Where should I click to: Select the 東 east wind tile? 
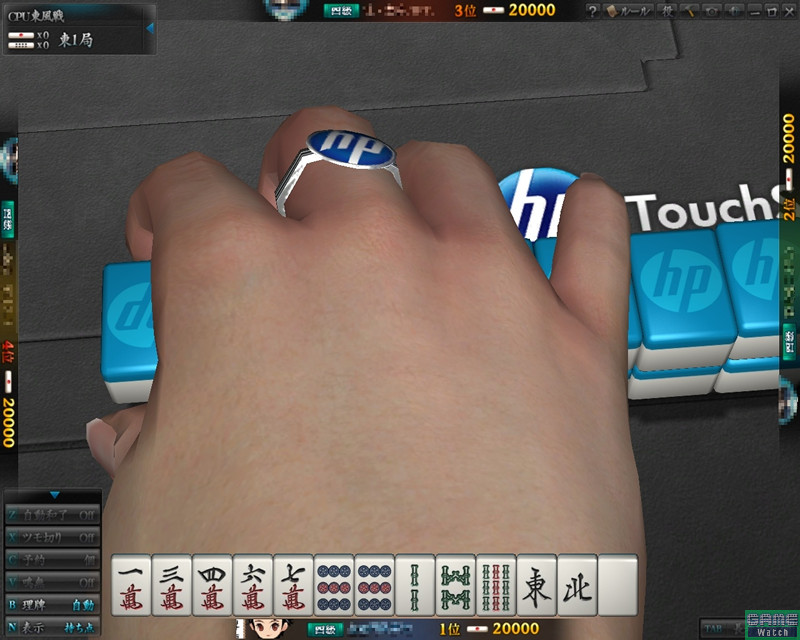point(537,585)
